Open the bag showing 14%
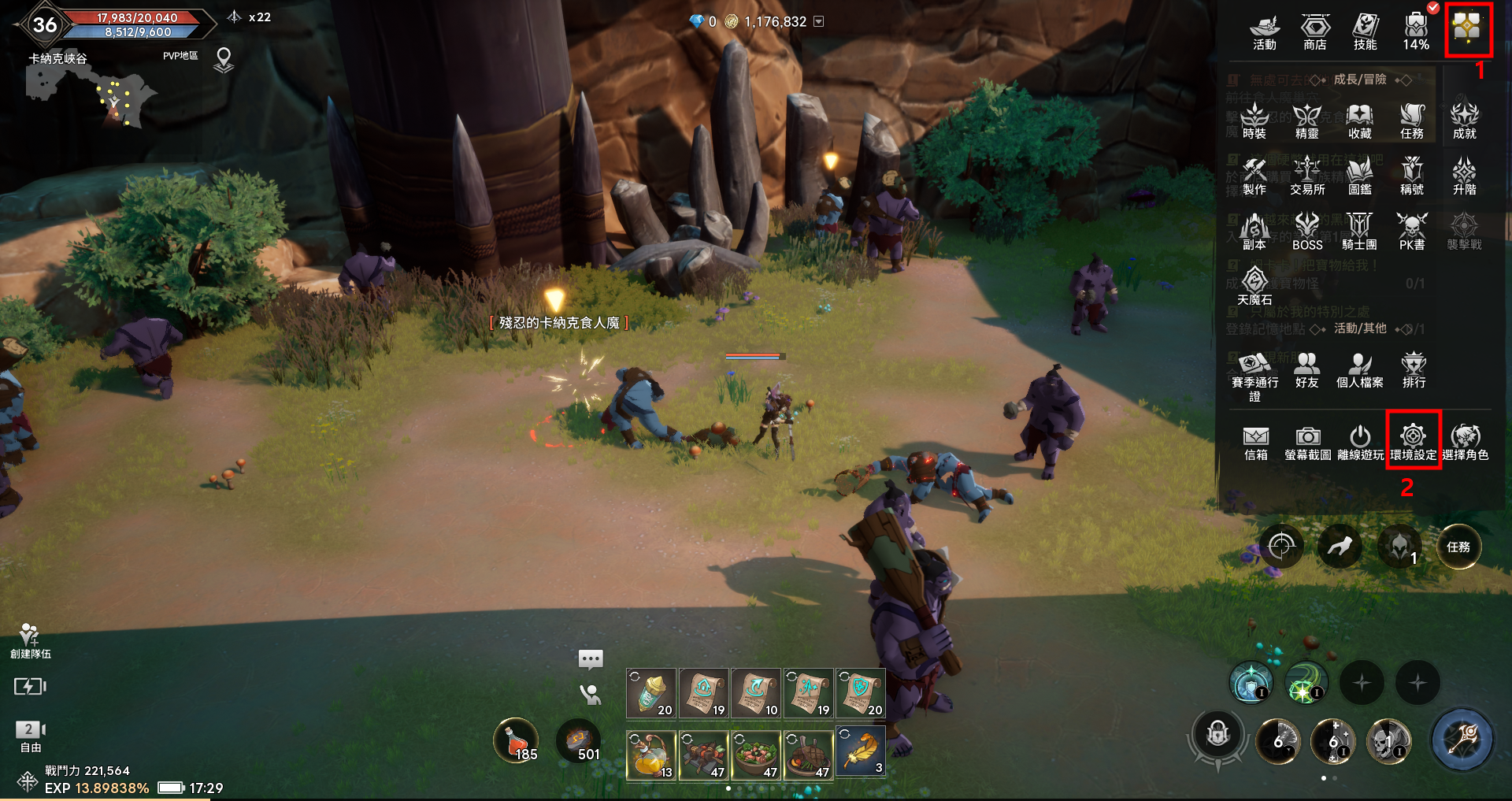 point(1415,32)
